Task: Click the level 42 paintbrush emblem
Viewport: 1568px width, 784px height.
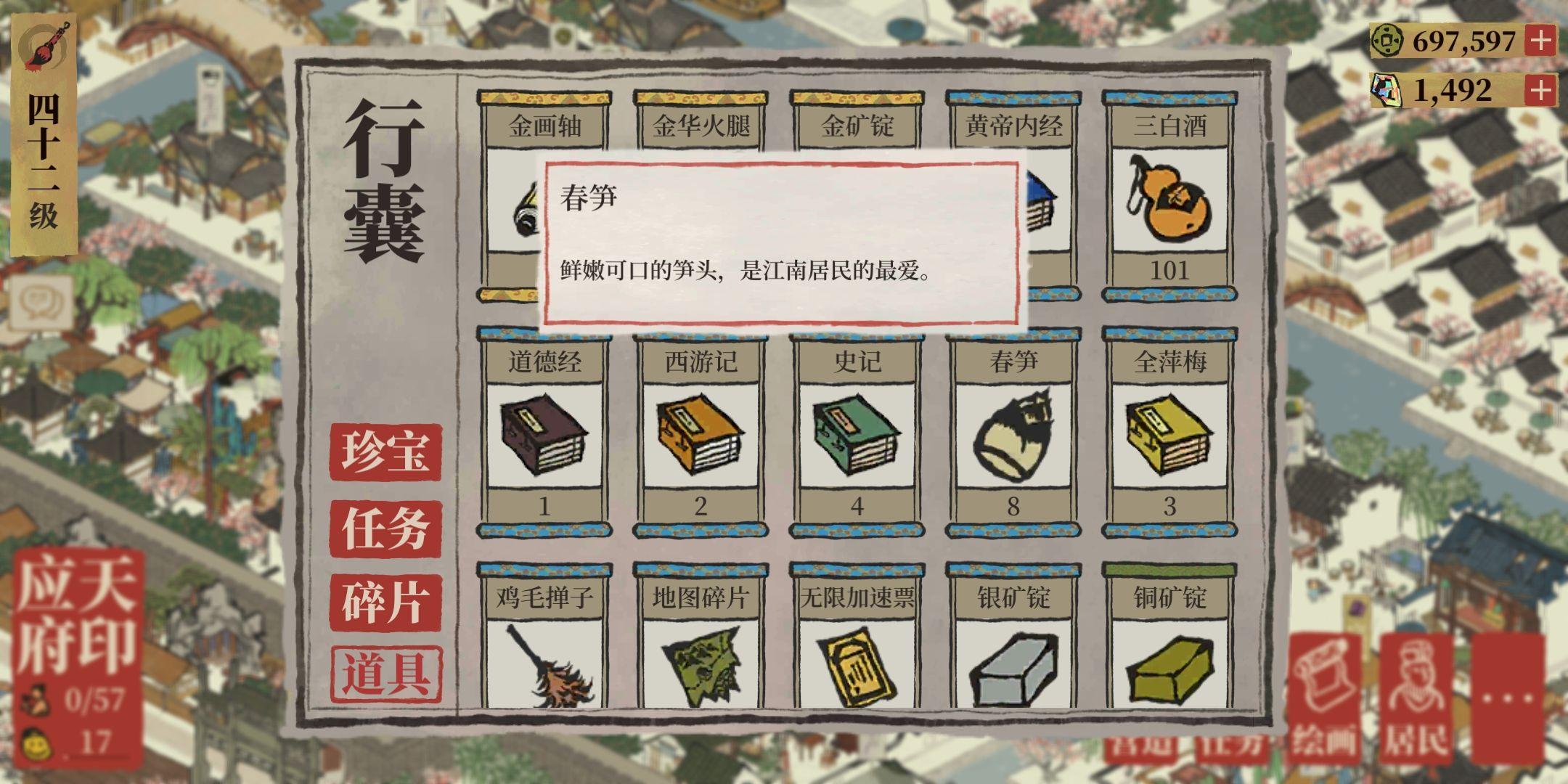Action: (45, 45)
